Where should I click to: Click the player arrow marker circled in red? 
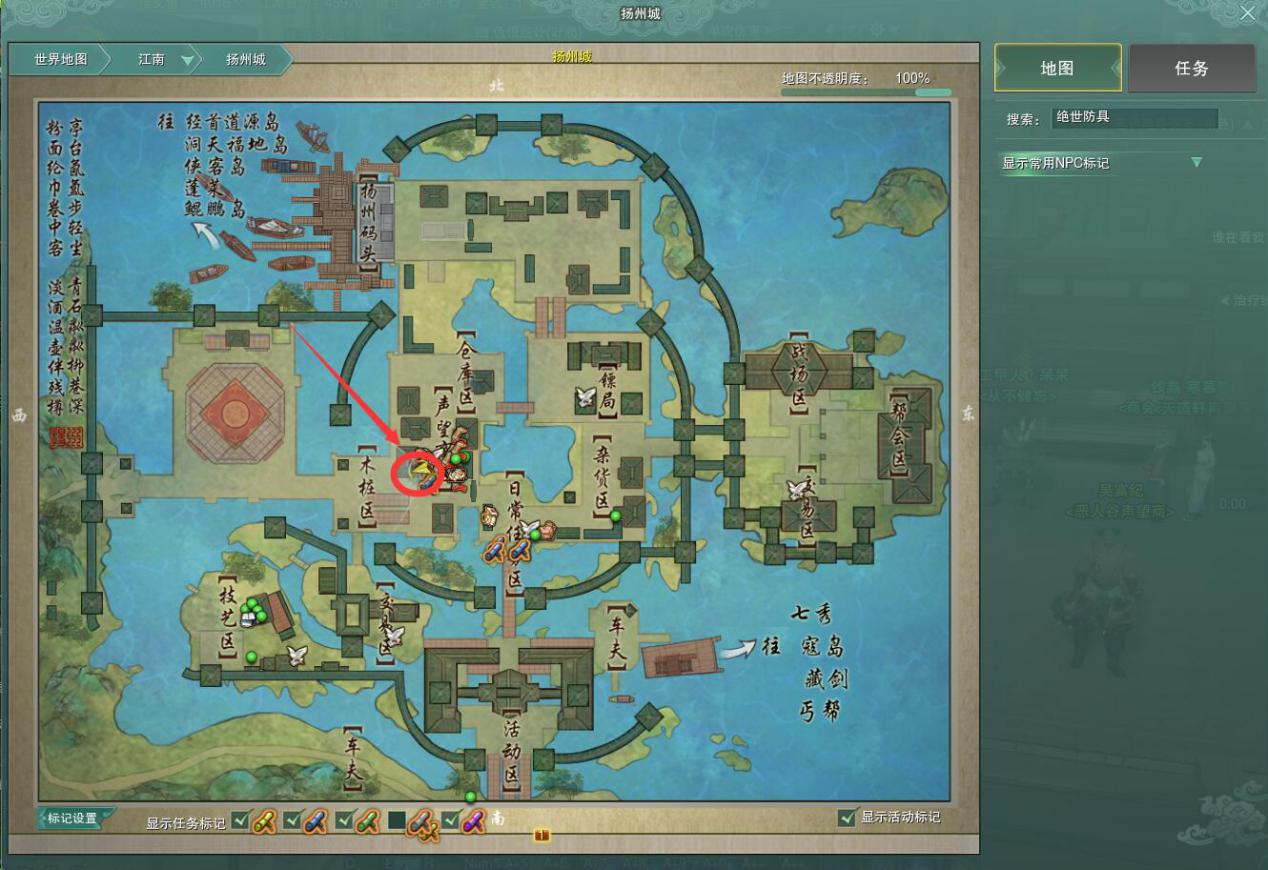pyautogui.click(x=421, y=471)
